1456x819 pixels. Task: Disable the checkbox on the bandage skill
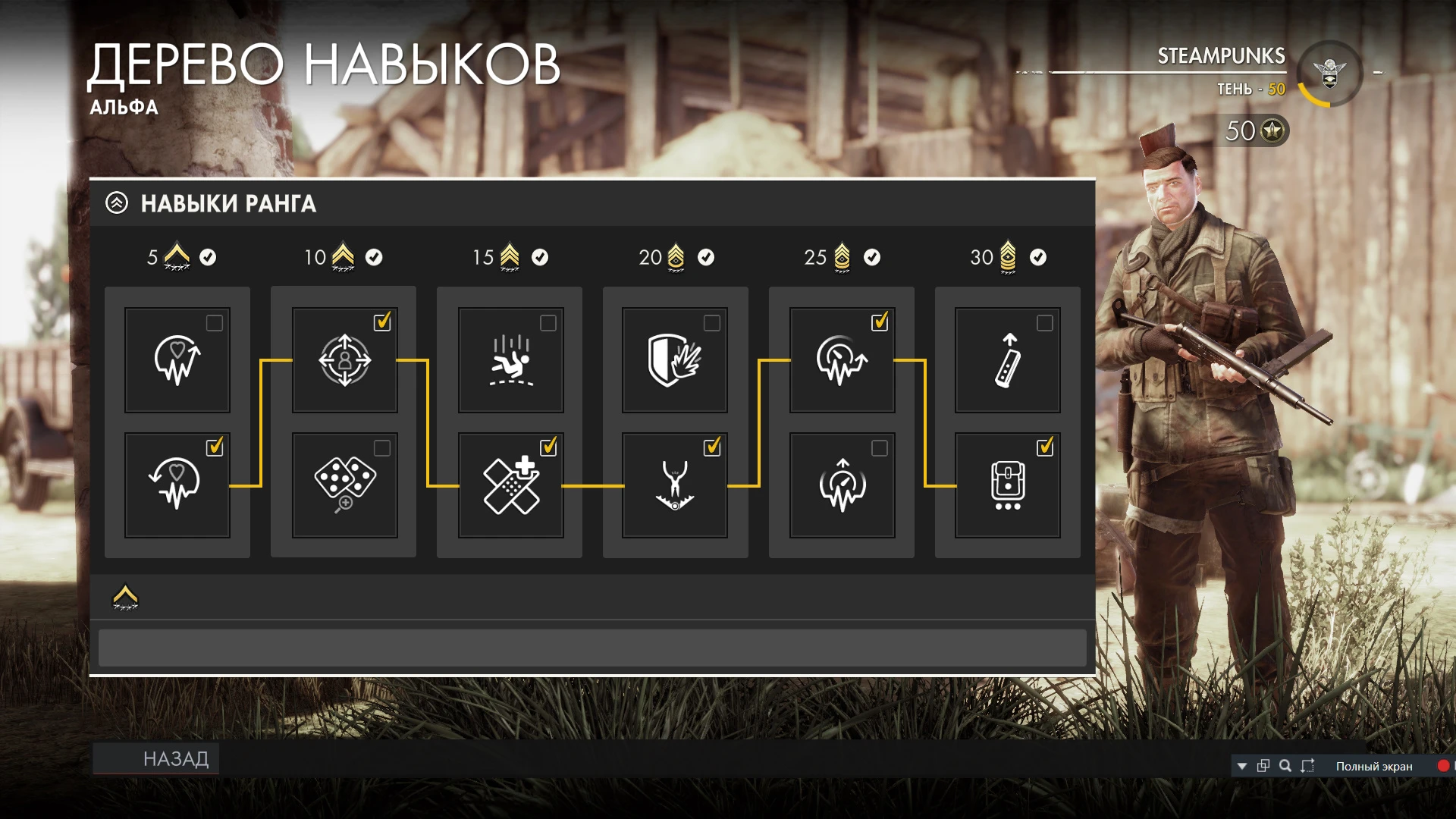(548, 447)
